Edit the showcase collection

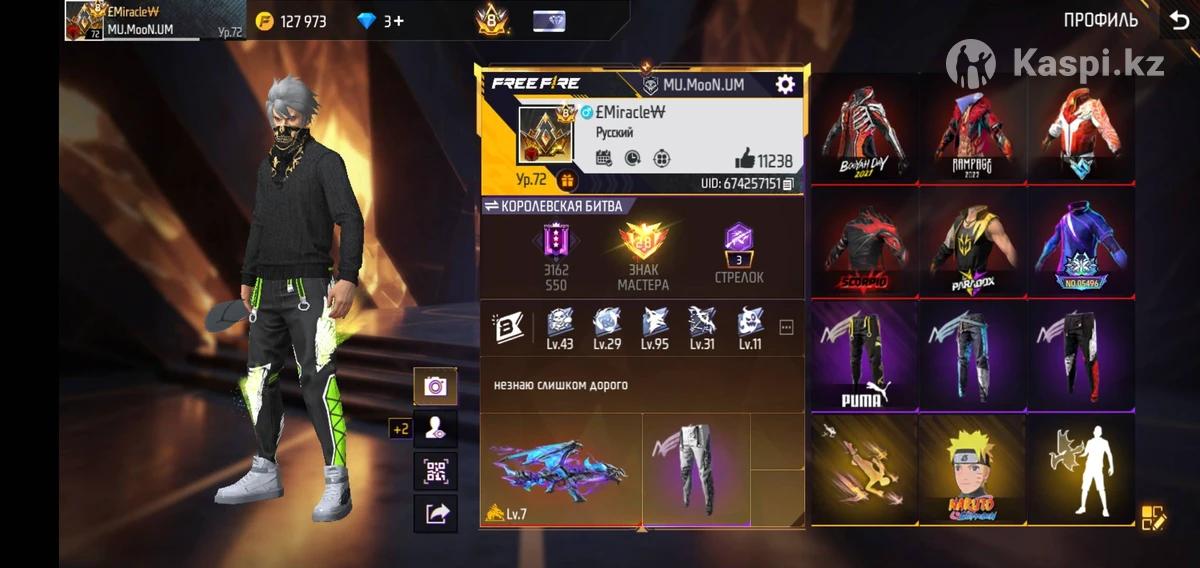pos(1153,517)
